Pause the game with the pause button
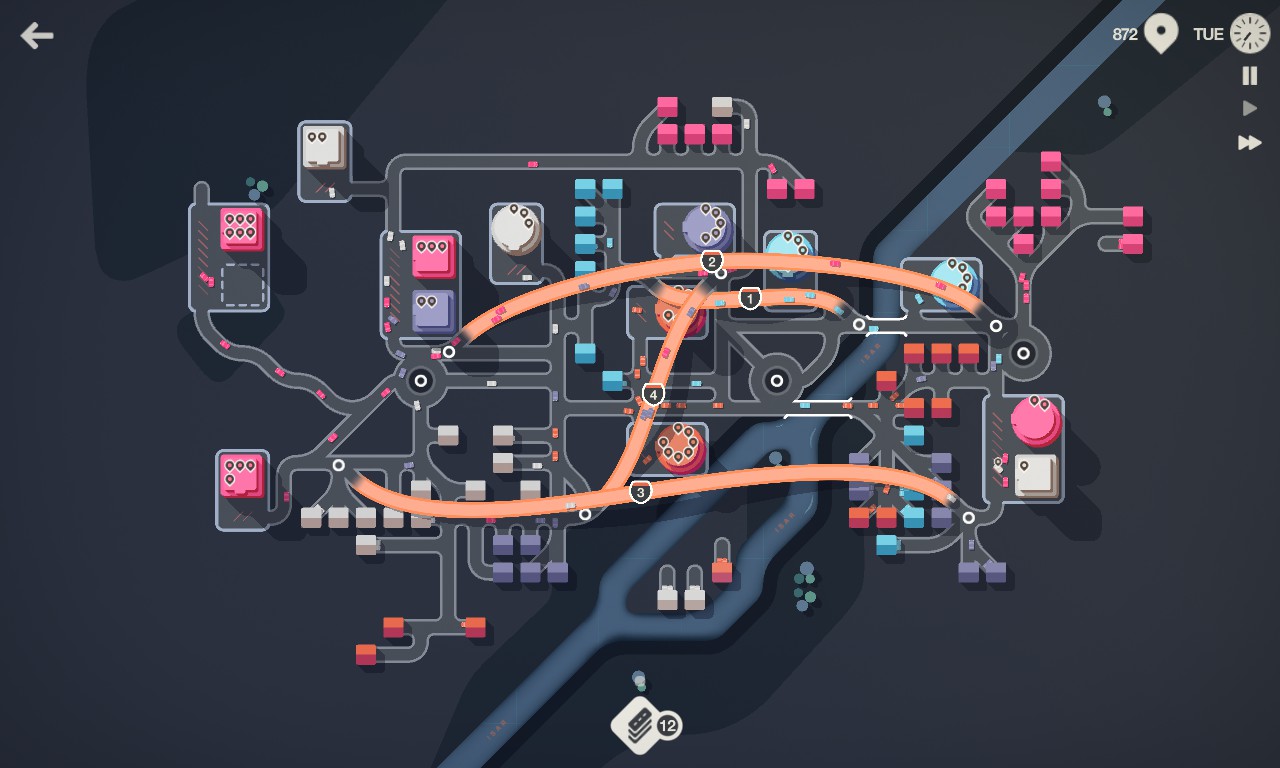 coord(1250,75)
